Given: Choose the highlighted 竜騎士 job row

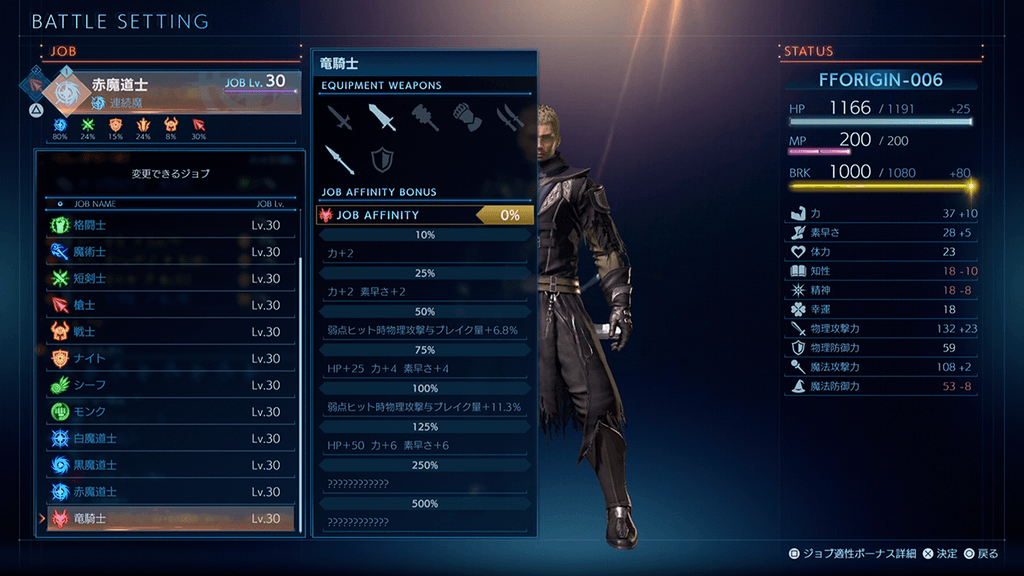Looking at the screenshot, I should click(x=170, y=518).
